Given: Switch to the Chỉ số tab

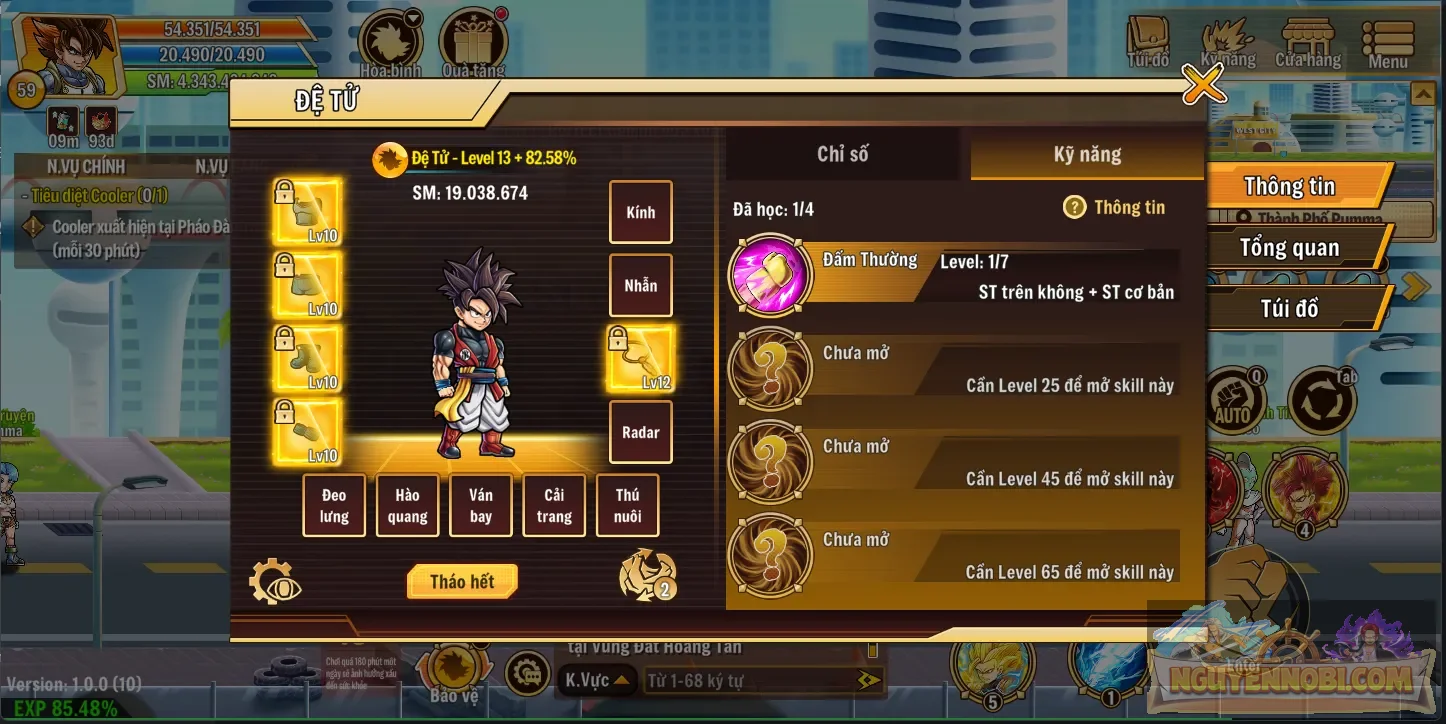Looking at the screenshot, I should [841, 154].
